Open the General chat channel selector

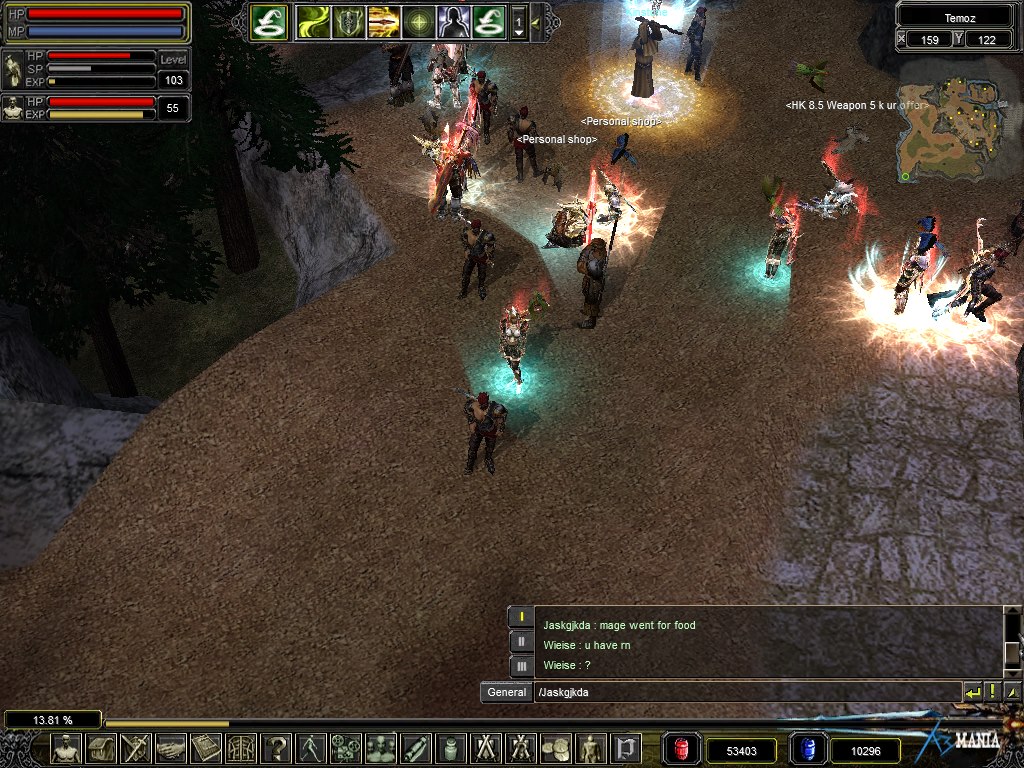tap(506, 692)
